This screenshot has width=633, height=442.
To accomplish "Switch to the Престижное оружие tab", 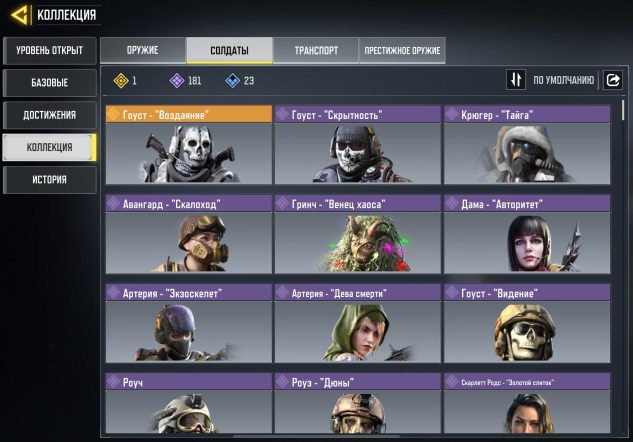I will pyautogui.click(x=402, y=50).
